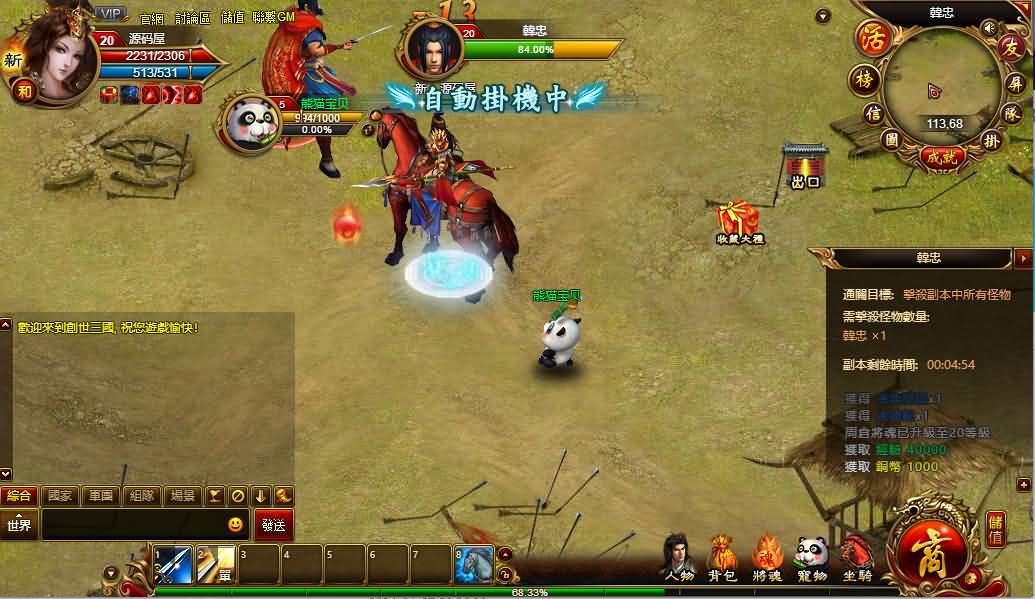Toggle the 掛 auto-battle button

[x=991, y=140]
